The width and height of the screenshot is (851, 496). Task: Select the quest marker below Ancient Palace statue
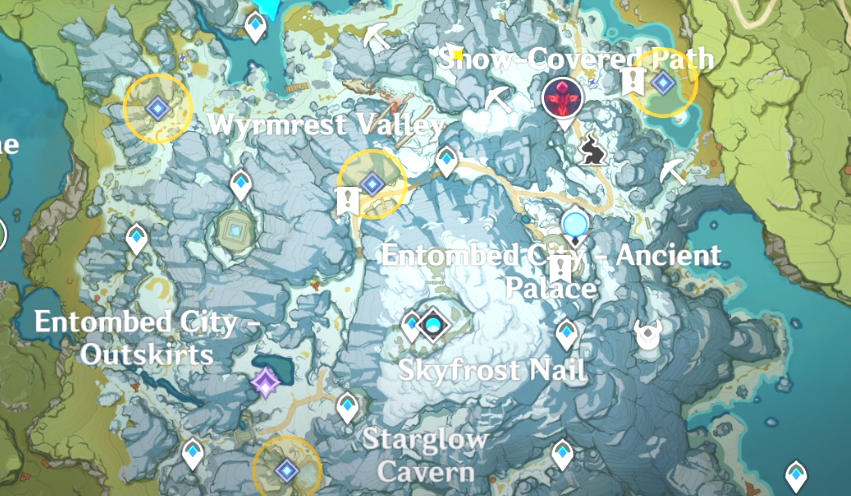point(561,268)
